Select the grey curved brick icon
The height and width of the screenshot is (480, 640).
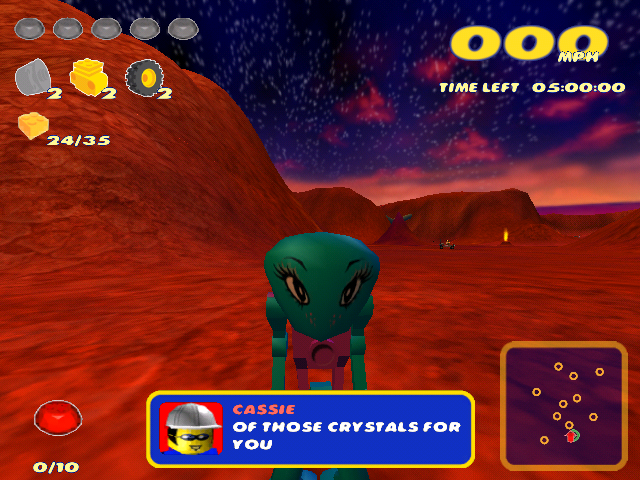pyautogui.click(x=35, y=78)
